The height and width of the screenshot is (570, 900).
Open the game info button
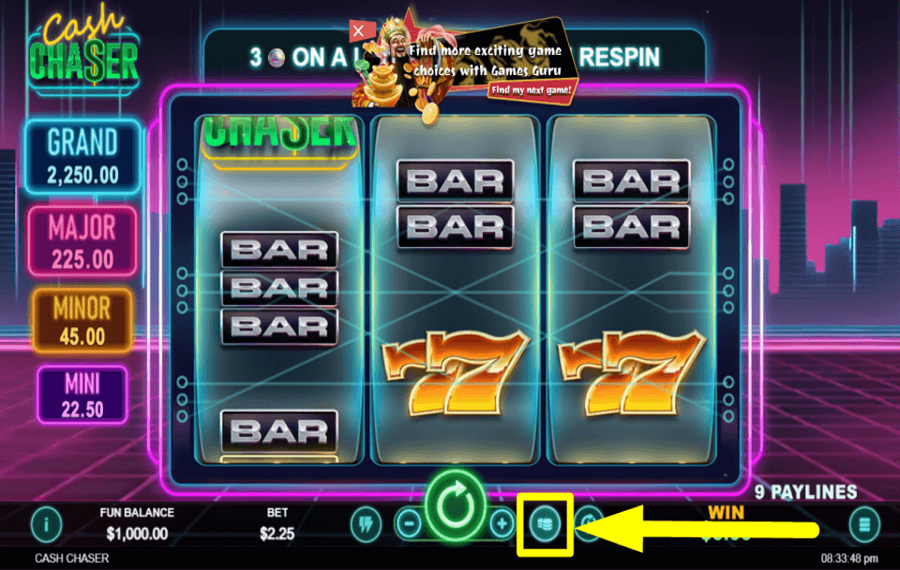(46, 523)
